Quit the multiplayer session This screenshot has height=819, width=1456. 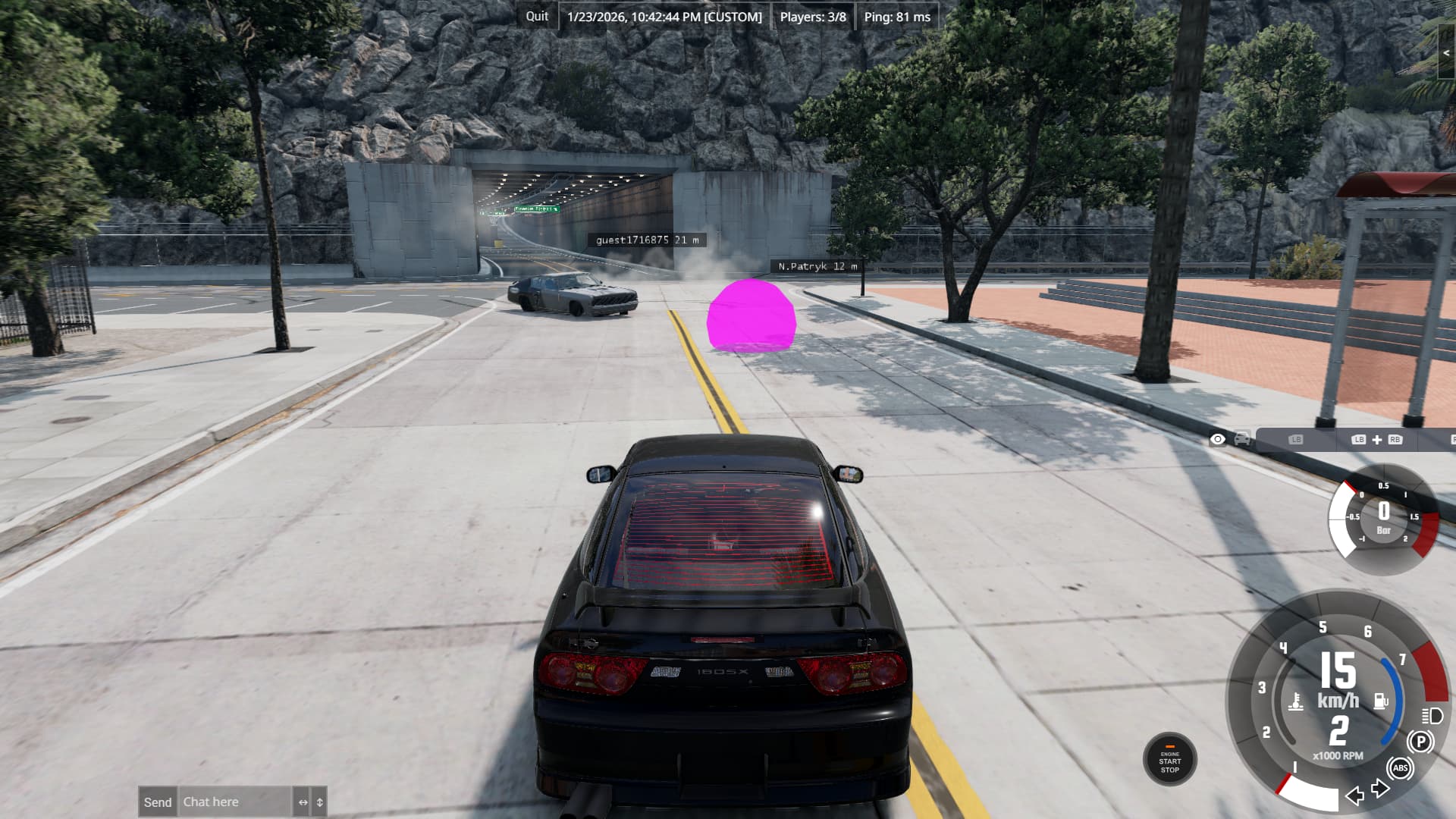click(537, 17)
